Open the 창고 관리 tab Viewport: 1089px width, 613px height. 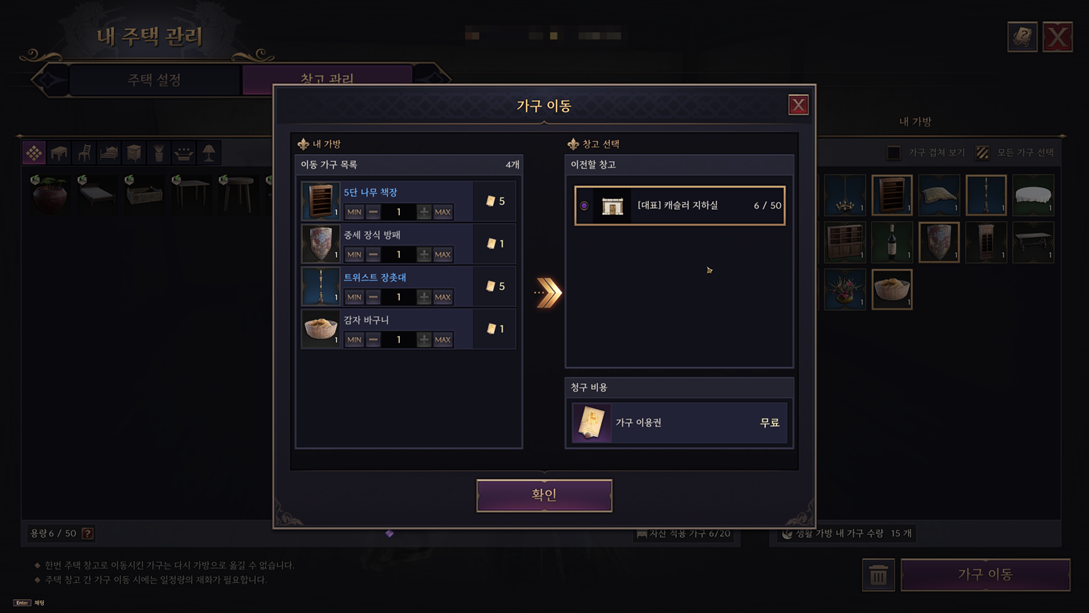pyautogui.click(x=327, y=78)
